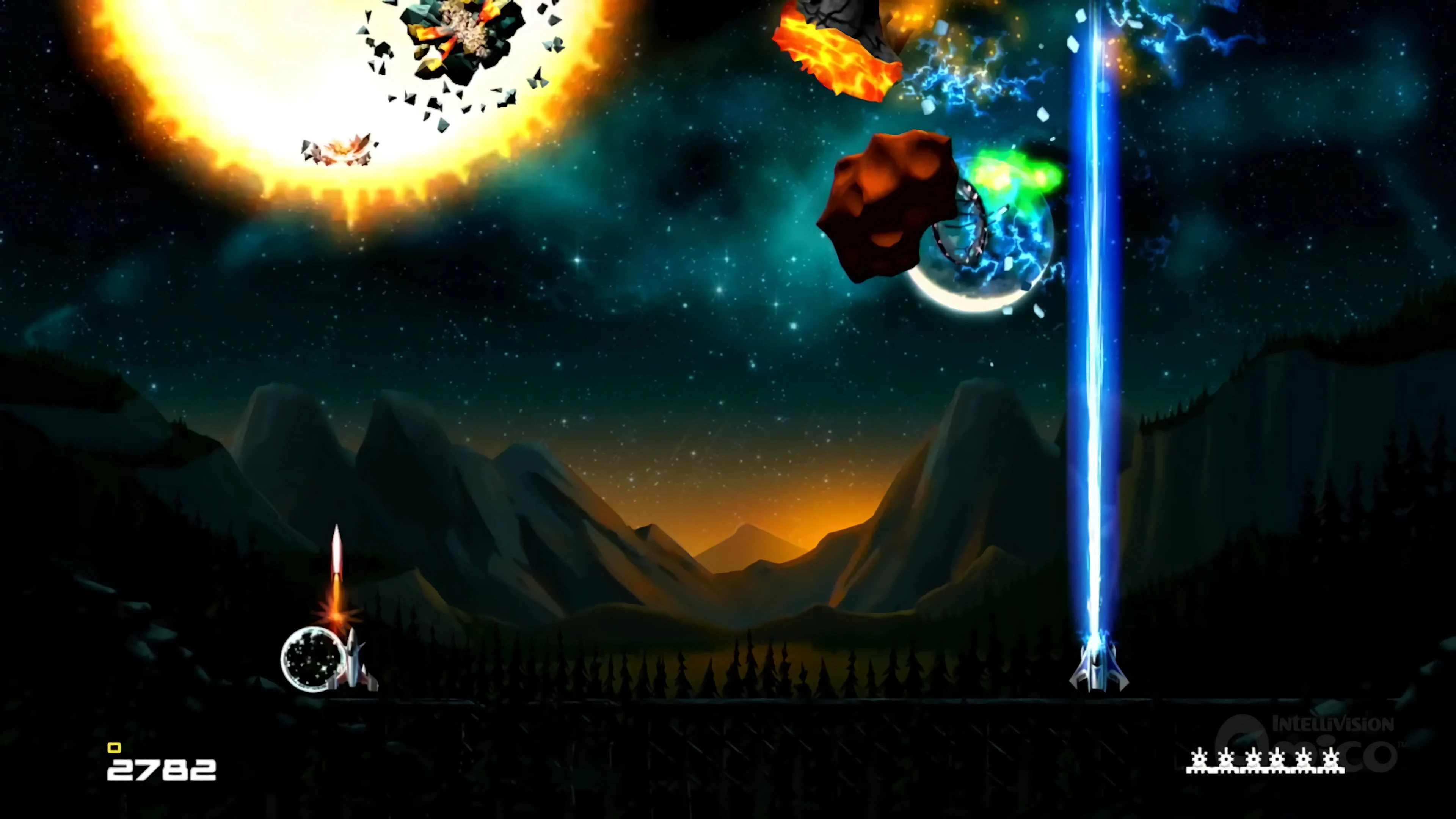1456x819 pixels.
Task: Click the blue laser beam column
Action: 1095,395
